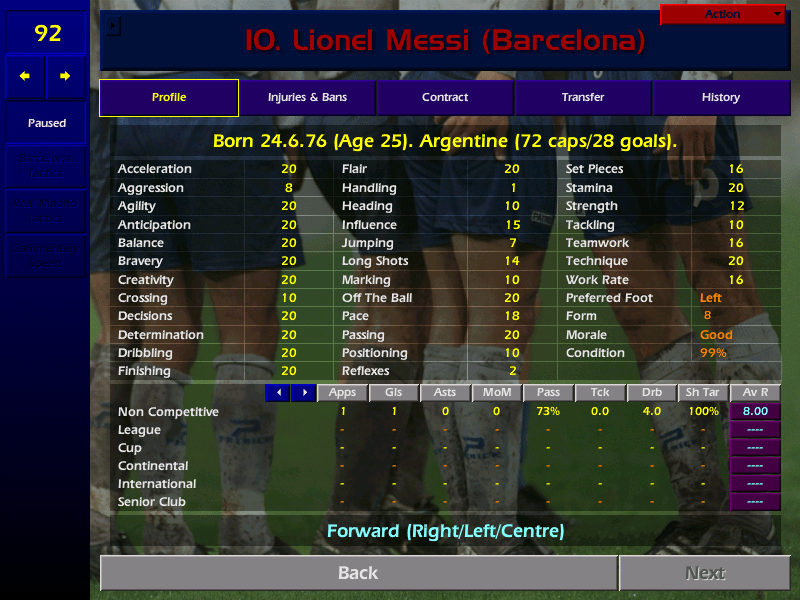
Task: Click the Asts column header
Action: [x=445, y=393]
